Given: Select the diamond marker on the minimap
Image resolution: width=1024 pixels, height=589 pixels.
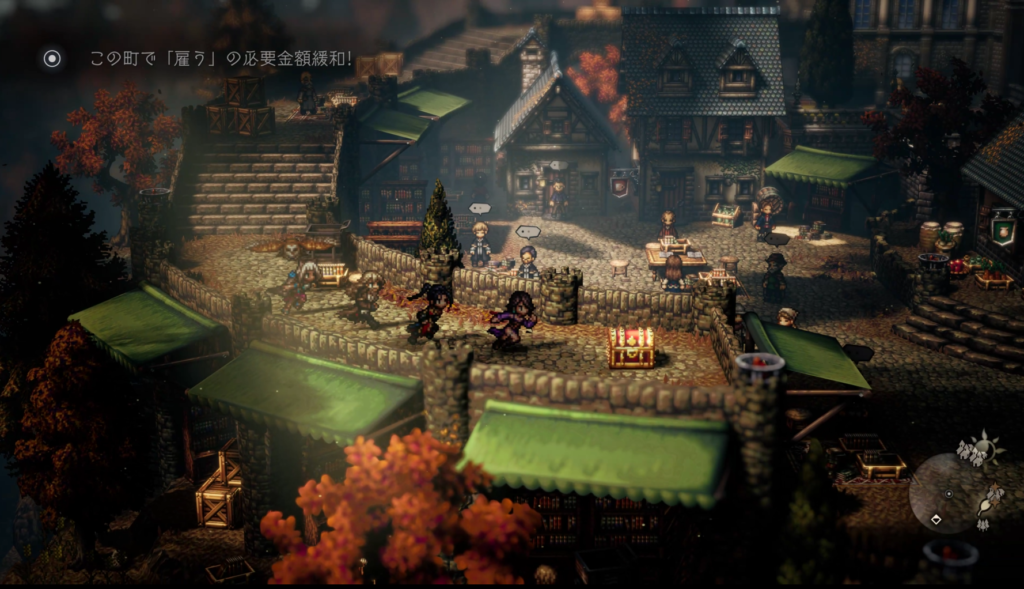Looking at the screenshot, I should click(x=936, y=519).
